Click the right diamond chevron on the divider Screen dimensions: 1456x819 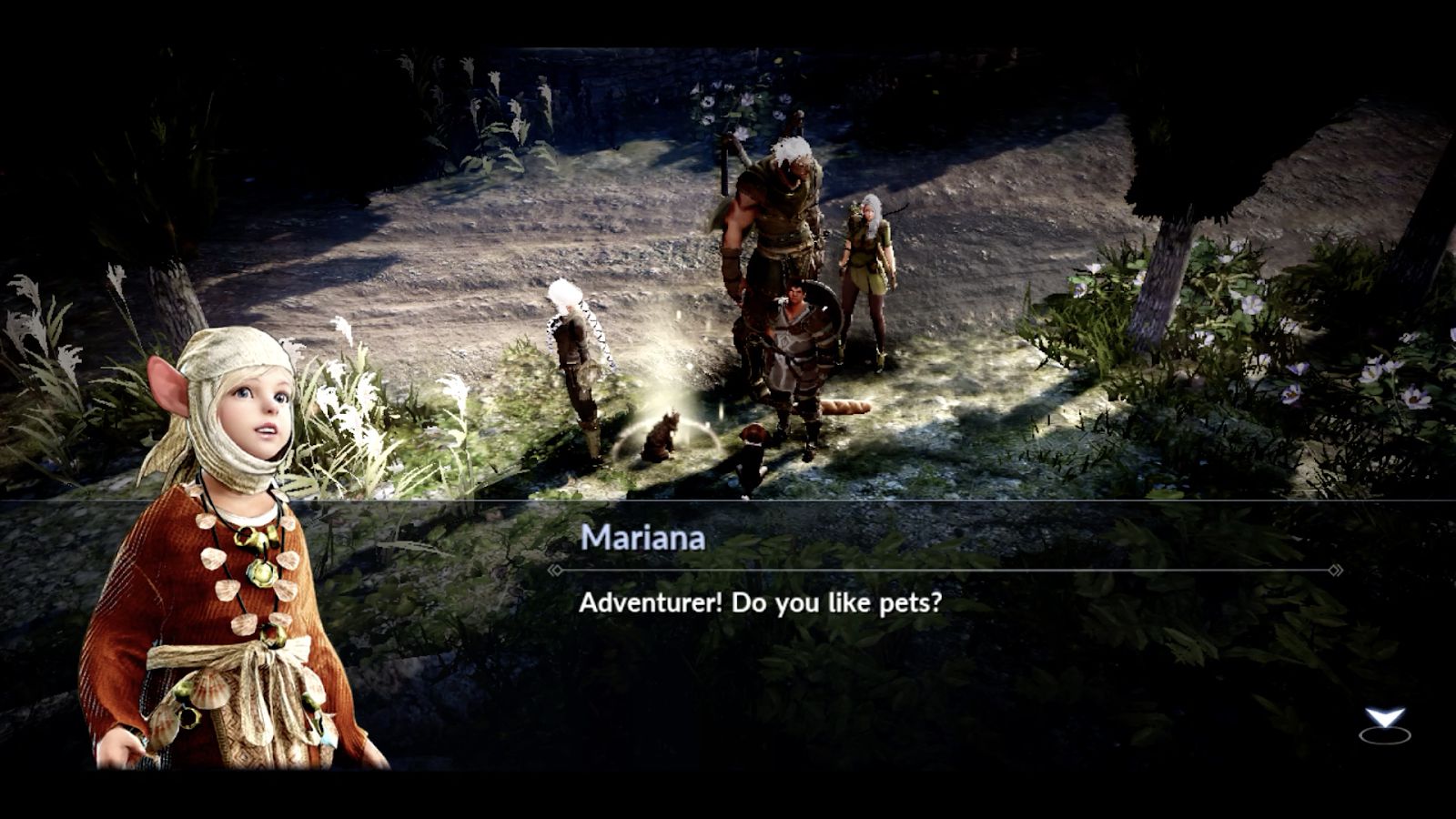1336,569
